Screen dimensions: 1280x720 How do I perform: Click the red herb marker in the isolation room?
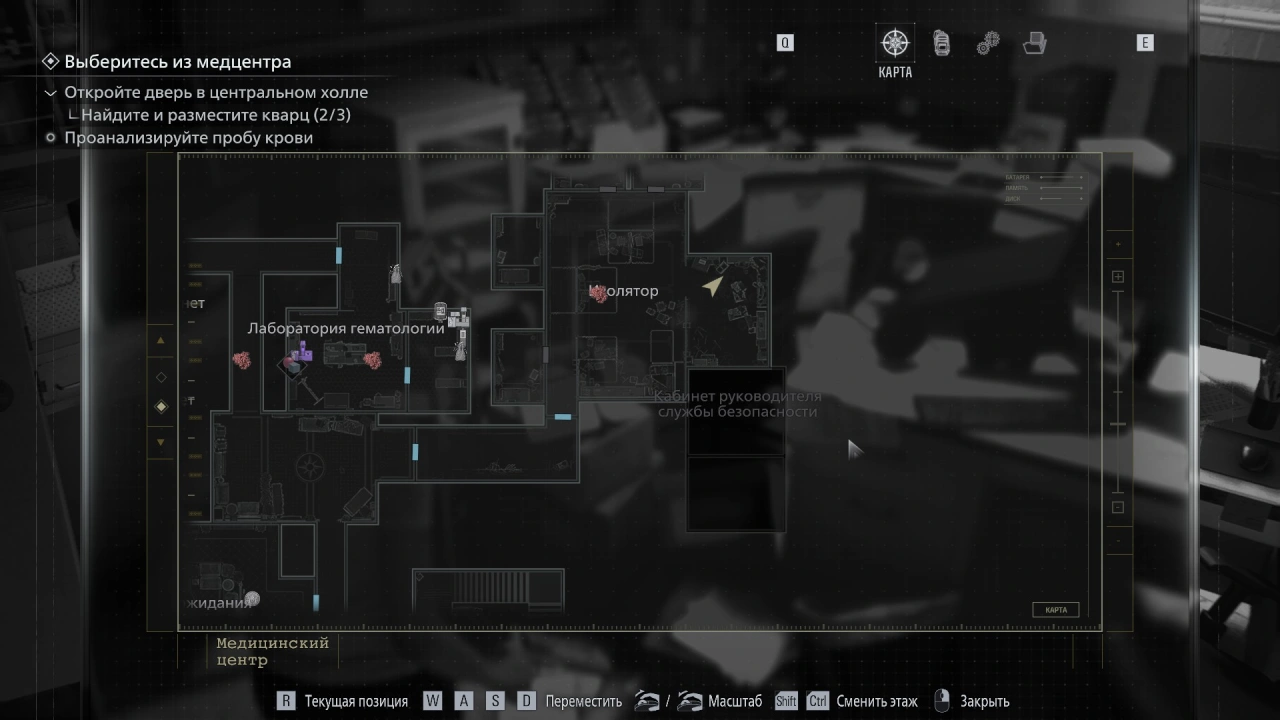600,293
